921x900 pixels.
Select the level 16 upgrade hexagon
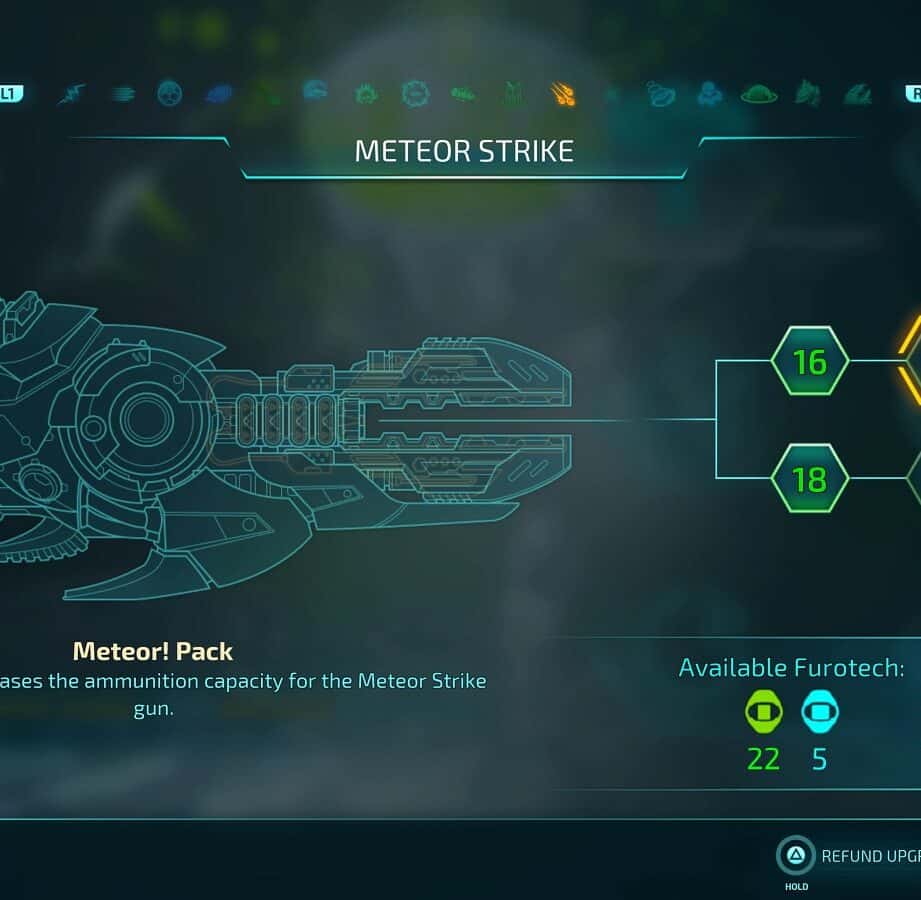click(810, 361)
